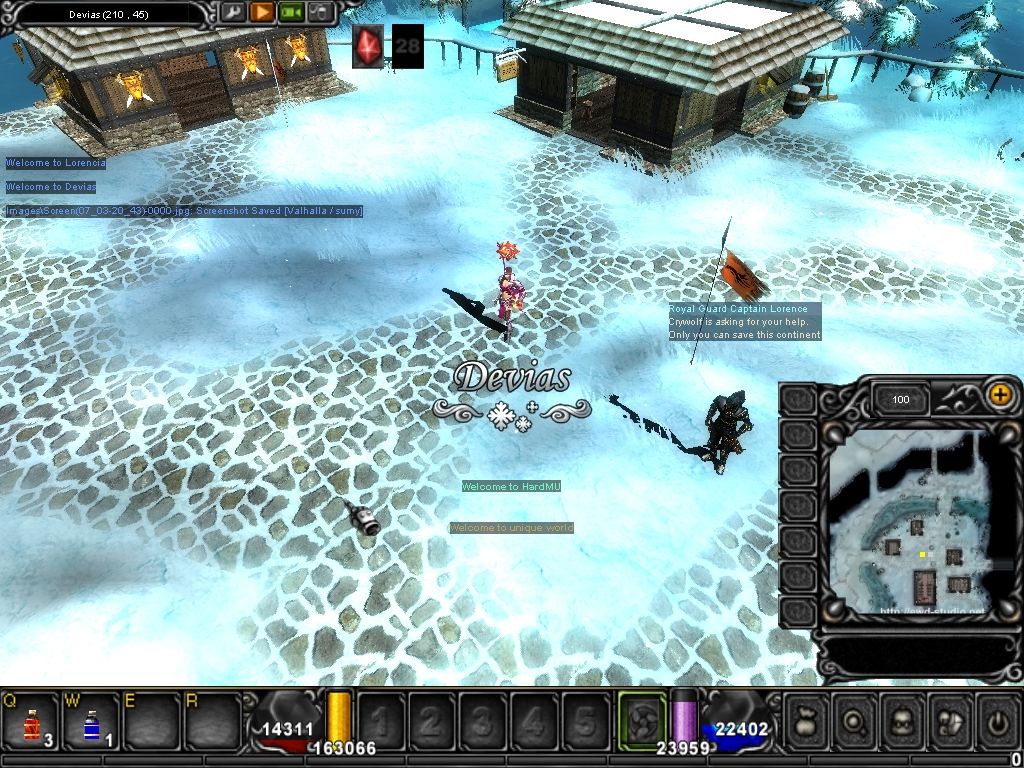The width and height of the screenshot is (1024, 768).
Task: Toggle the green camera button
Action: pyautogui.click(x=290, y=13)
